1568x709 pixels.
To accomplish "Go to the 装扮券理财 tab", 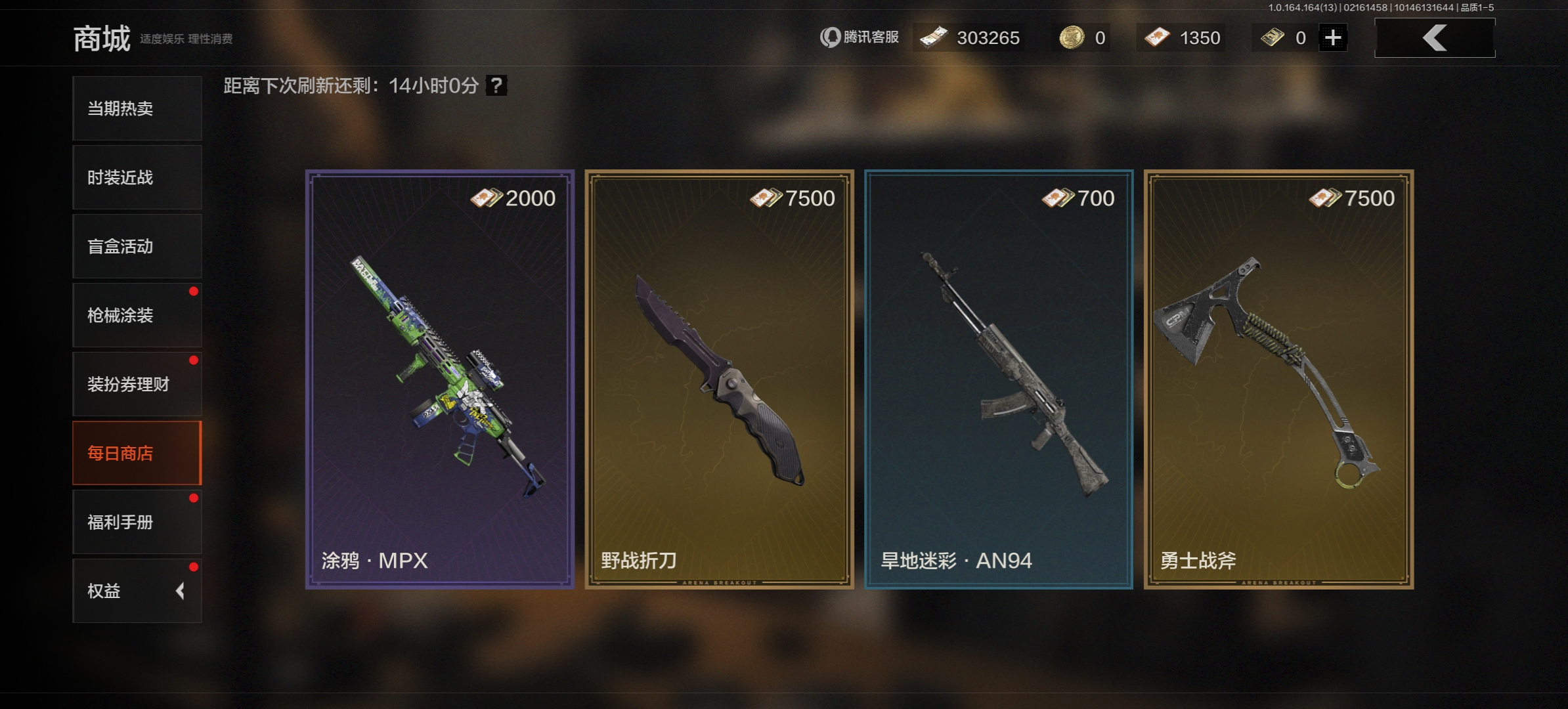I will pyautogui.click(x=137, y=384).
